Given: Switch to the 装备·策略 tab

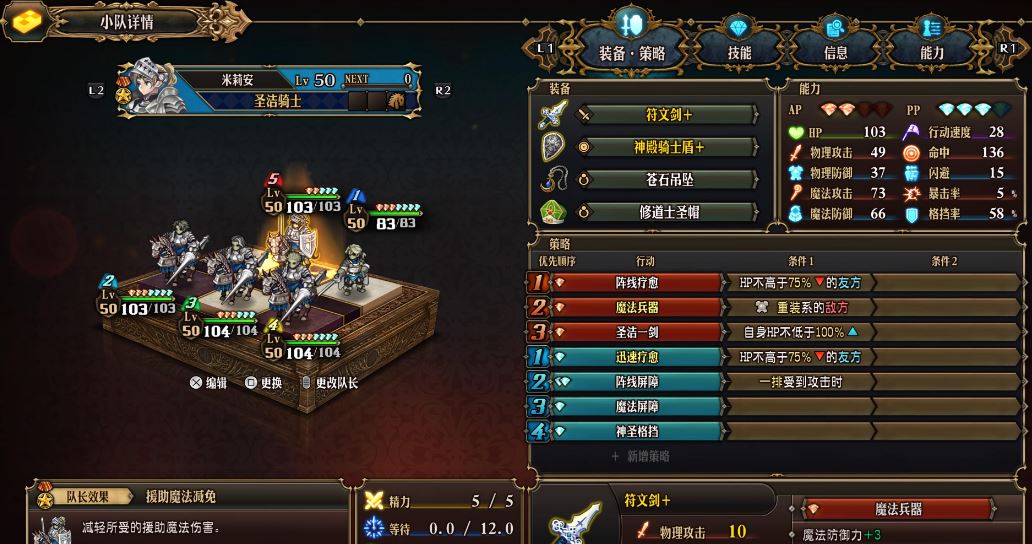Looking at the screenshot, I should [x=631, y=52].
